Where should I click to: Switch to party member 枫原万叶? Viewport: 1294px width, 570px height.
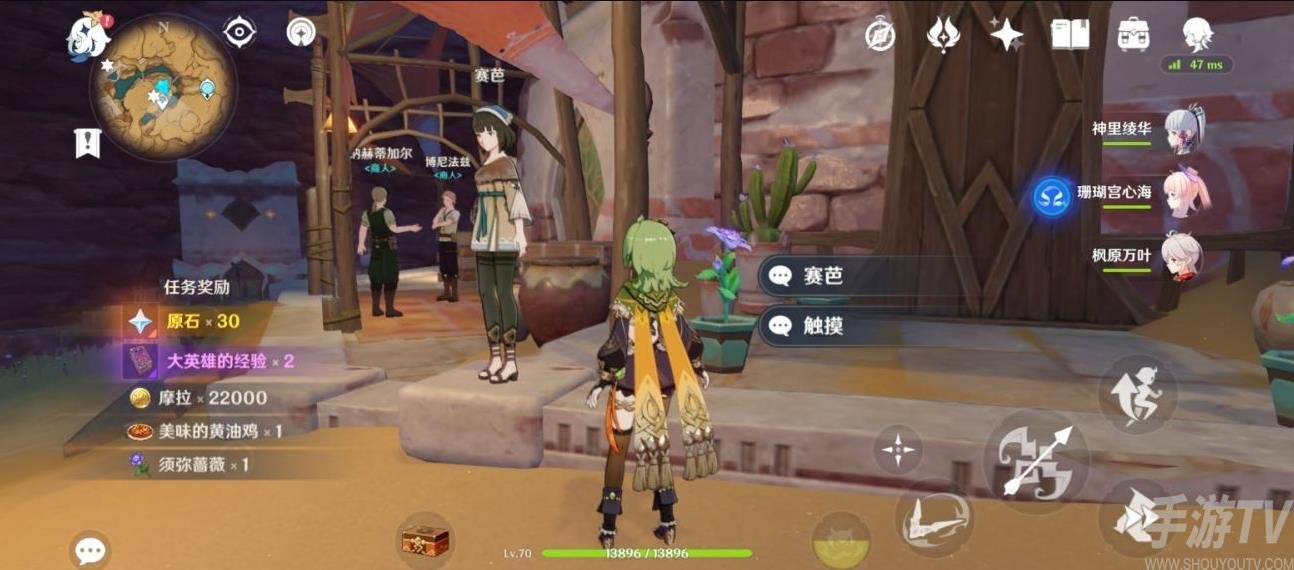[x=1183, y=255]
